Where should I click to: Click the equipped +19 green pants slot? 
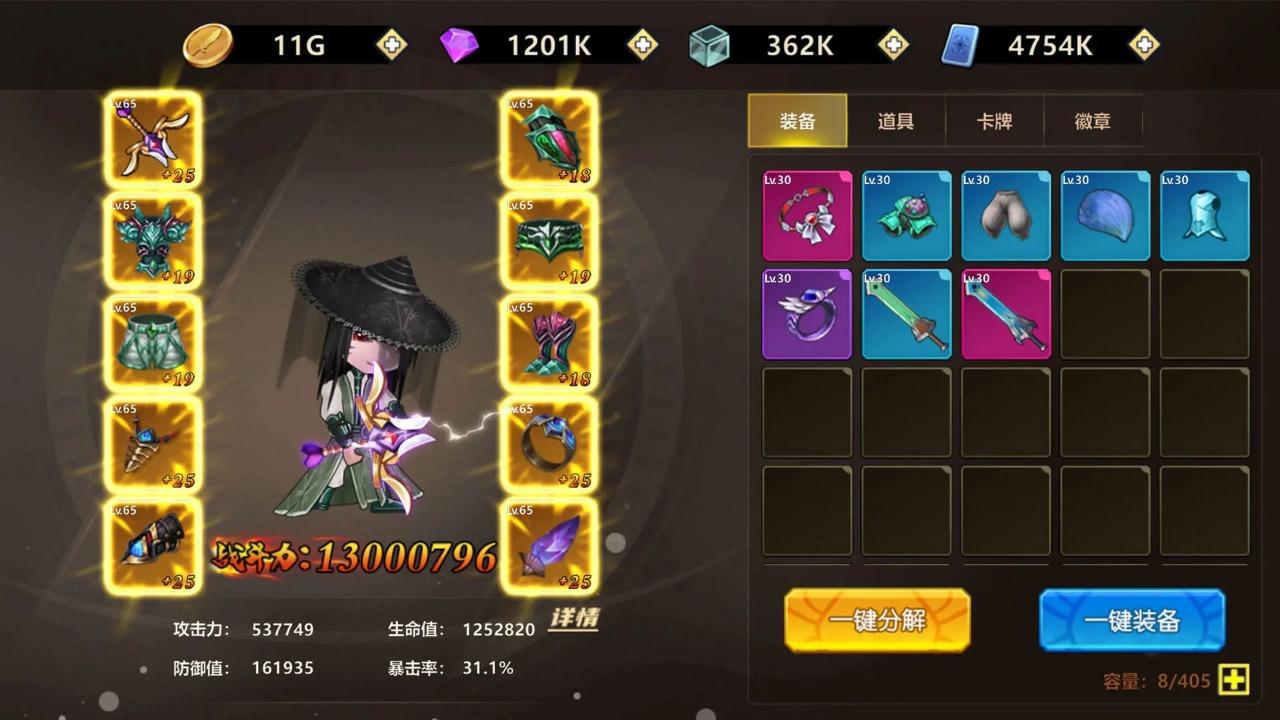[152, 342]
